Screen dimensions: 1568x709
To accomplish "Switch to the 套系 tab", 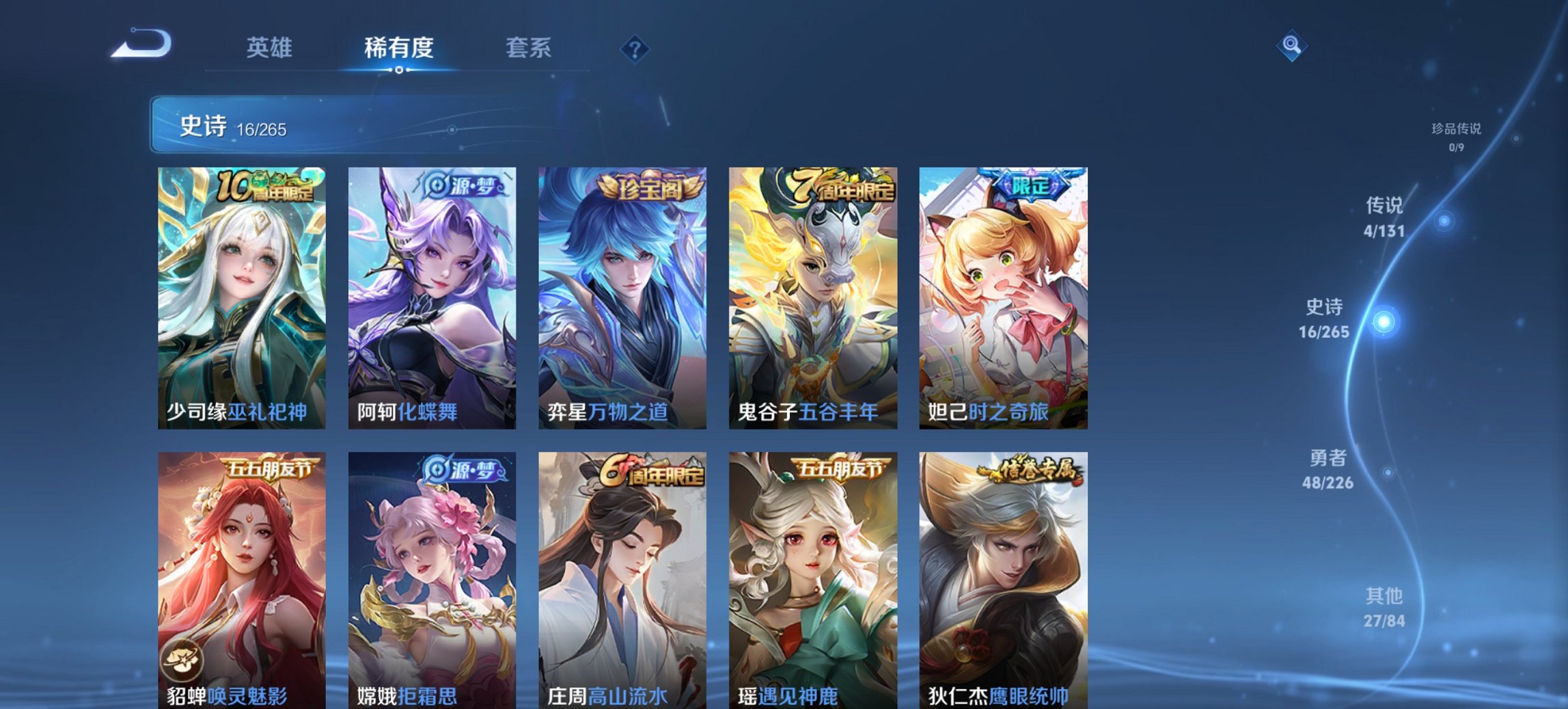I will pos(529,48).
